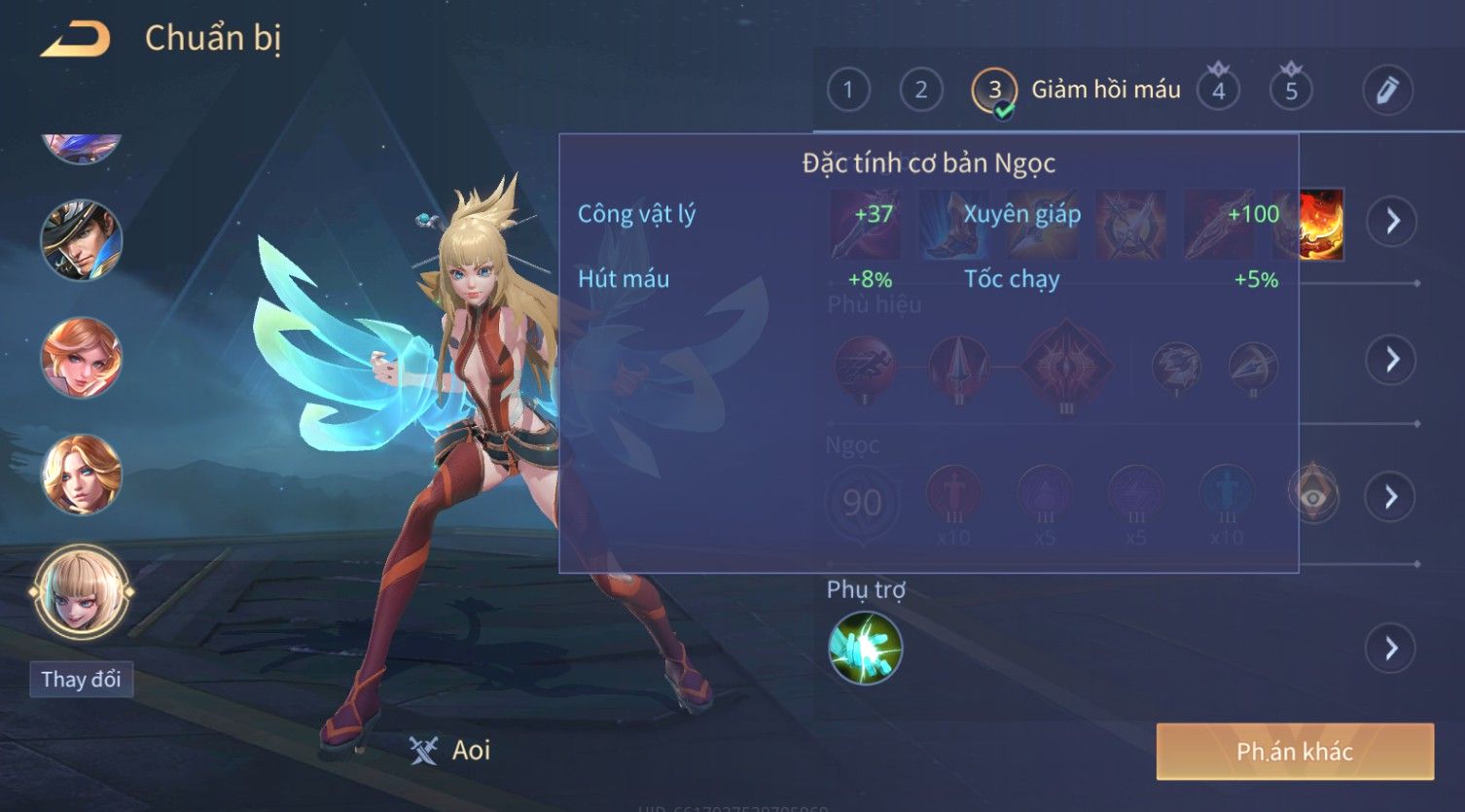Screen dimensions: 1465x812
Task: Edit the preset name with pencil icon
Action: (1387, 90)
